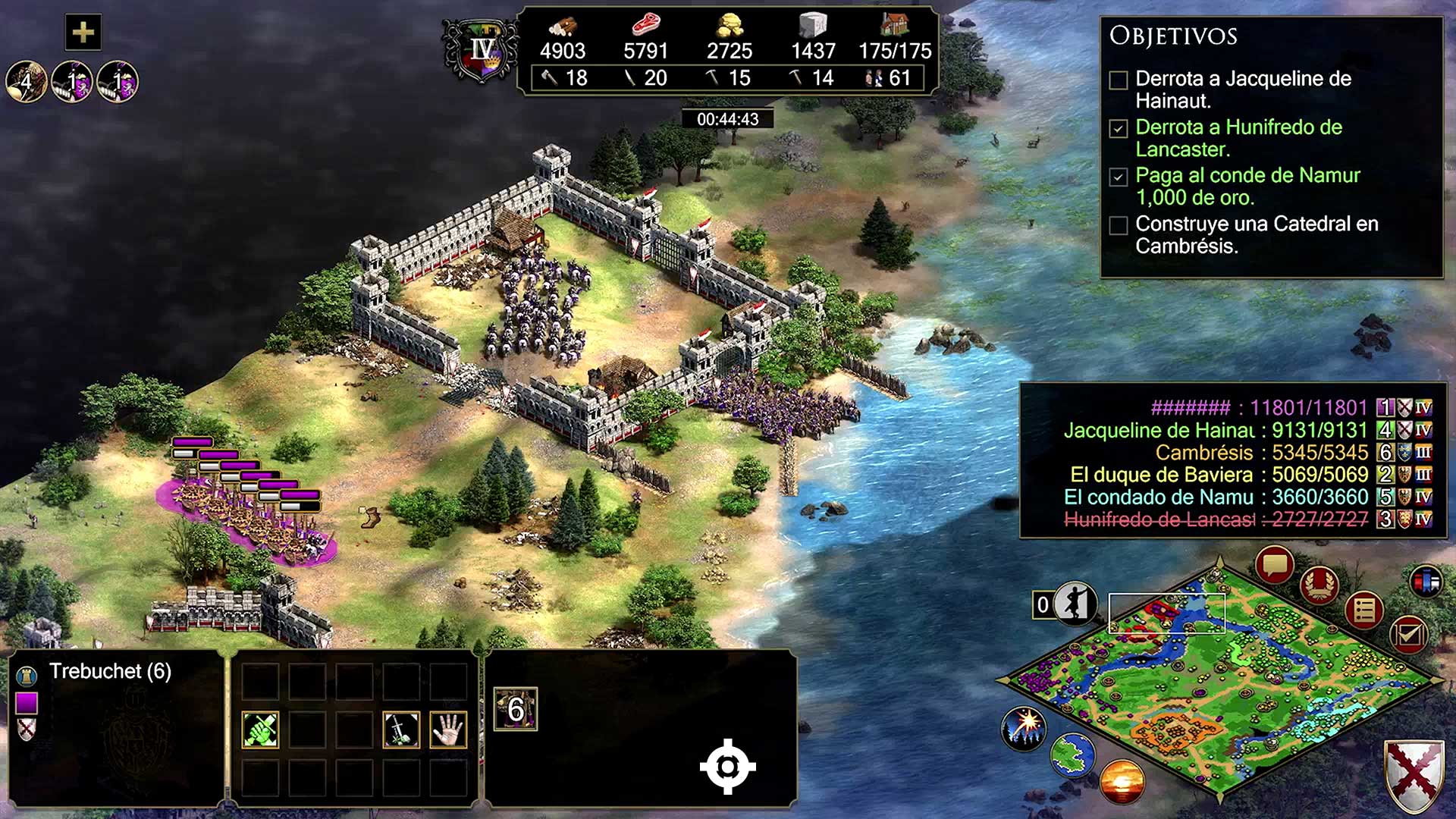1456x819 pixels.
Task: Click the white crosshair target icon
Action: [727, 767]
